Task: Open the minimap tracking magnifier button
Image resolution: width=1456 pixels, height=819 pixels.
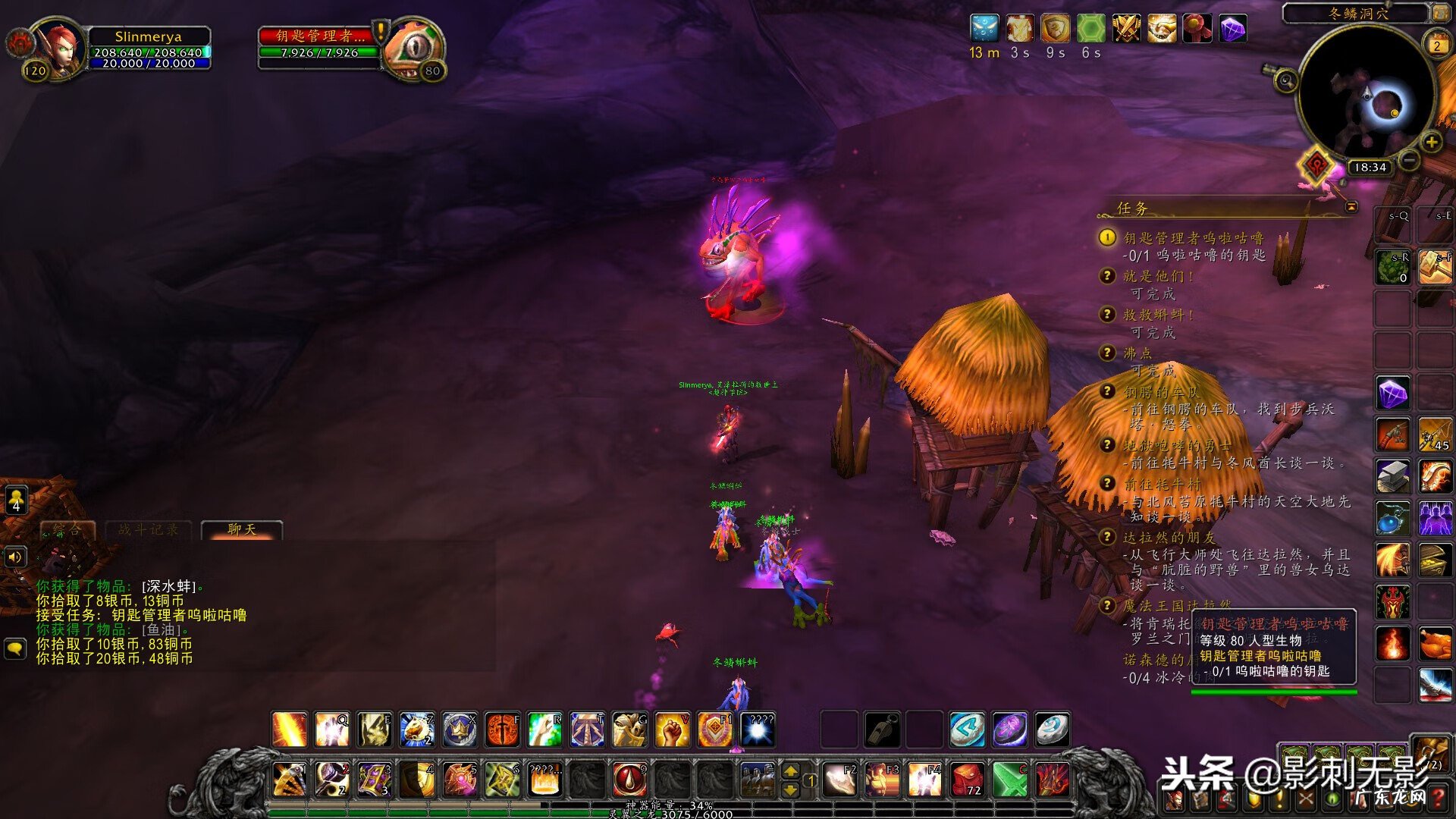Action: click(x=1285, y=80)
